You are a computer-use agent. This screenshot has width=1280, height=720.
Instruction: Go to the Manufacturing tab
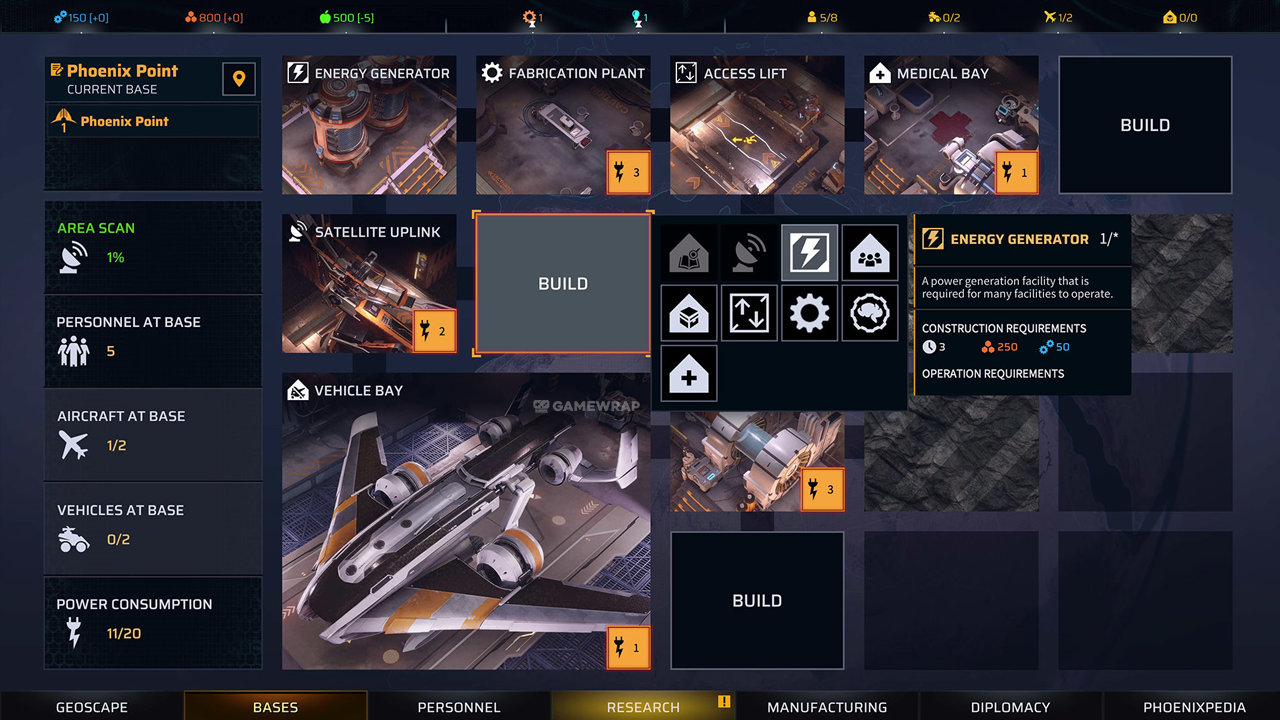(827, 707)
